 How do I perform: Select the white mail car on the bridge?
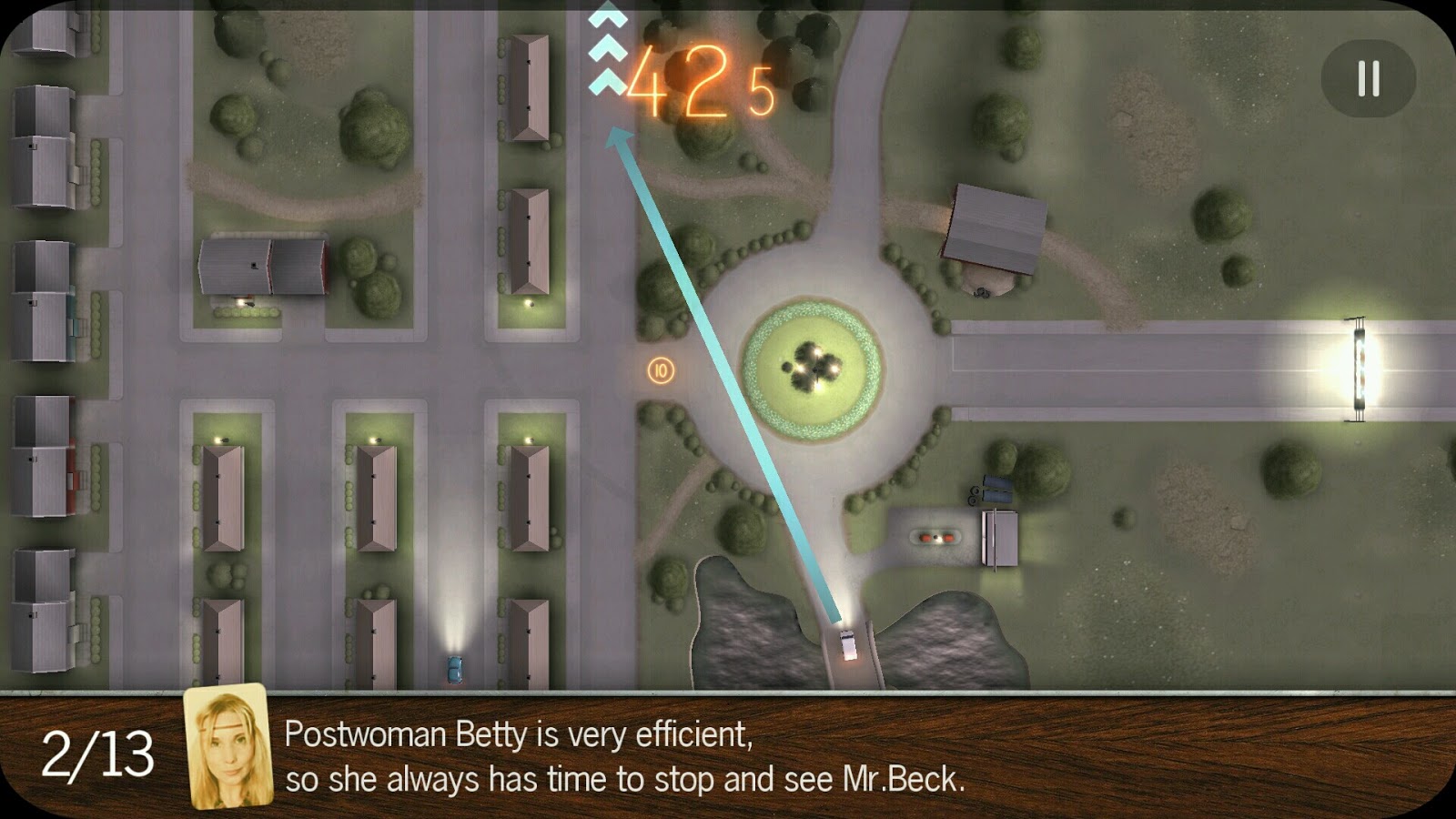[x=847, y=643]
